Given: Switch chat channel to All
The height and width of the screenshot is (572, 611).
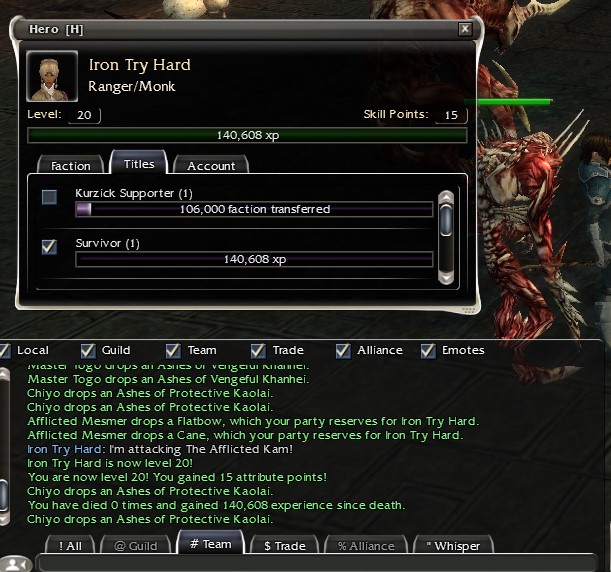Looking at the screenshot, I should (x=71, y=546).
